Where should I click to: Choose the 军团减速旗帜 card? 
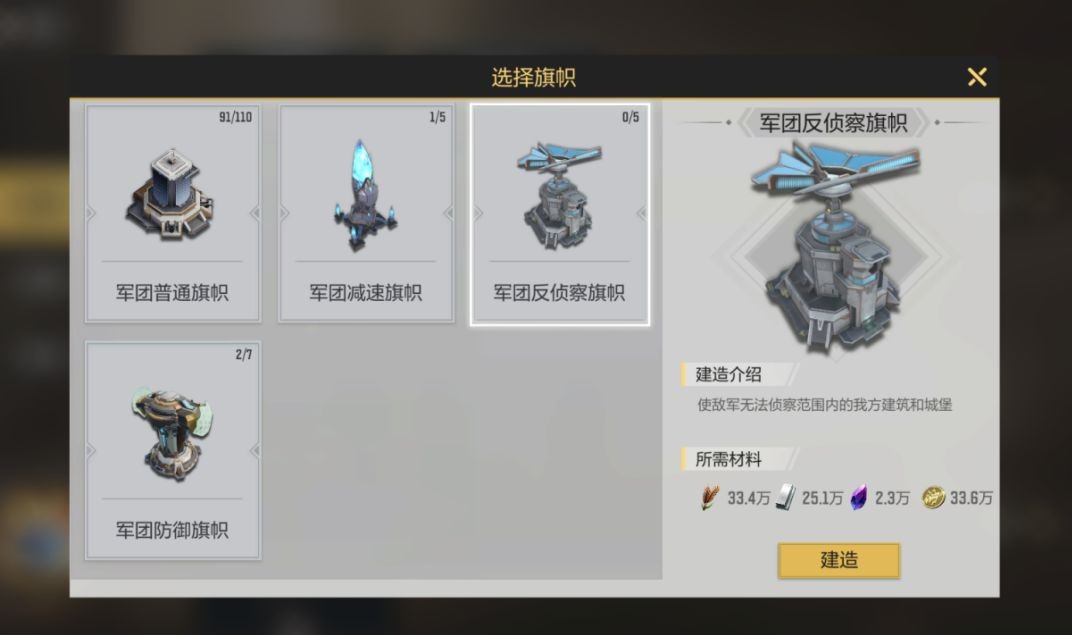coord(365,214)
